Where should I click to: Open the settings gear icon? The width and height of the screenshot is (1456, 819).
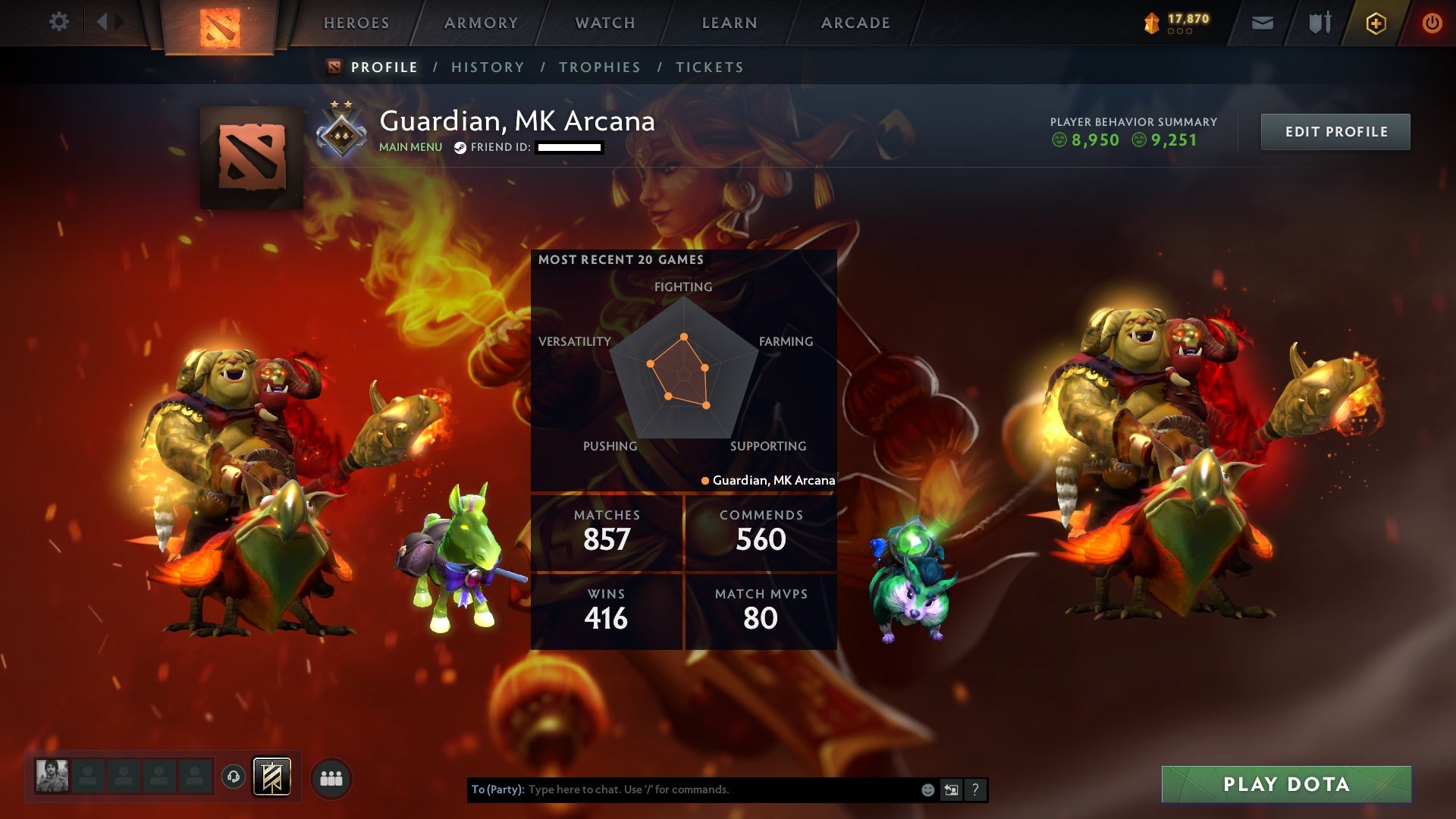(x=59, y=21)
